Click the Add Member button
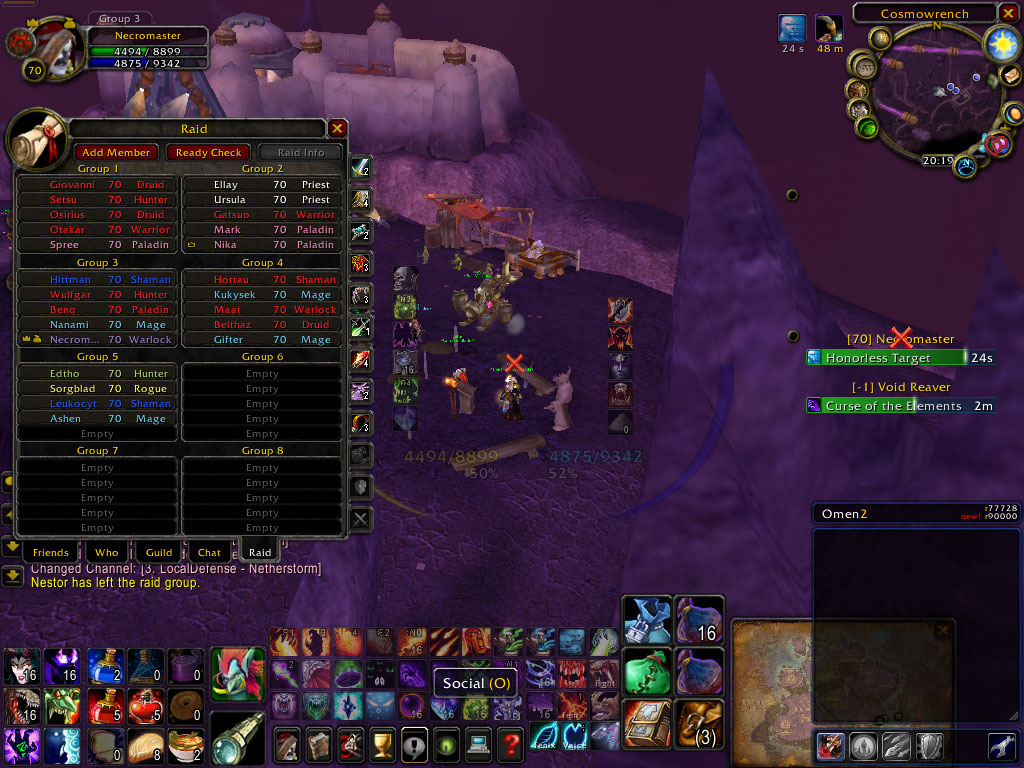 coord(117,152)
